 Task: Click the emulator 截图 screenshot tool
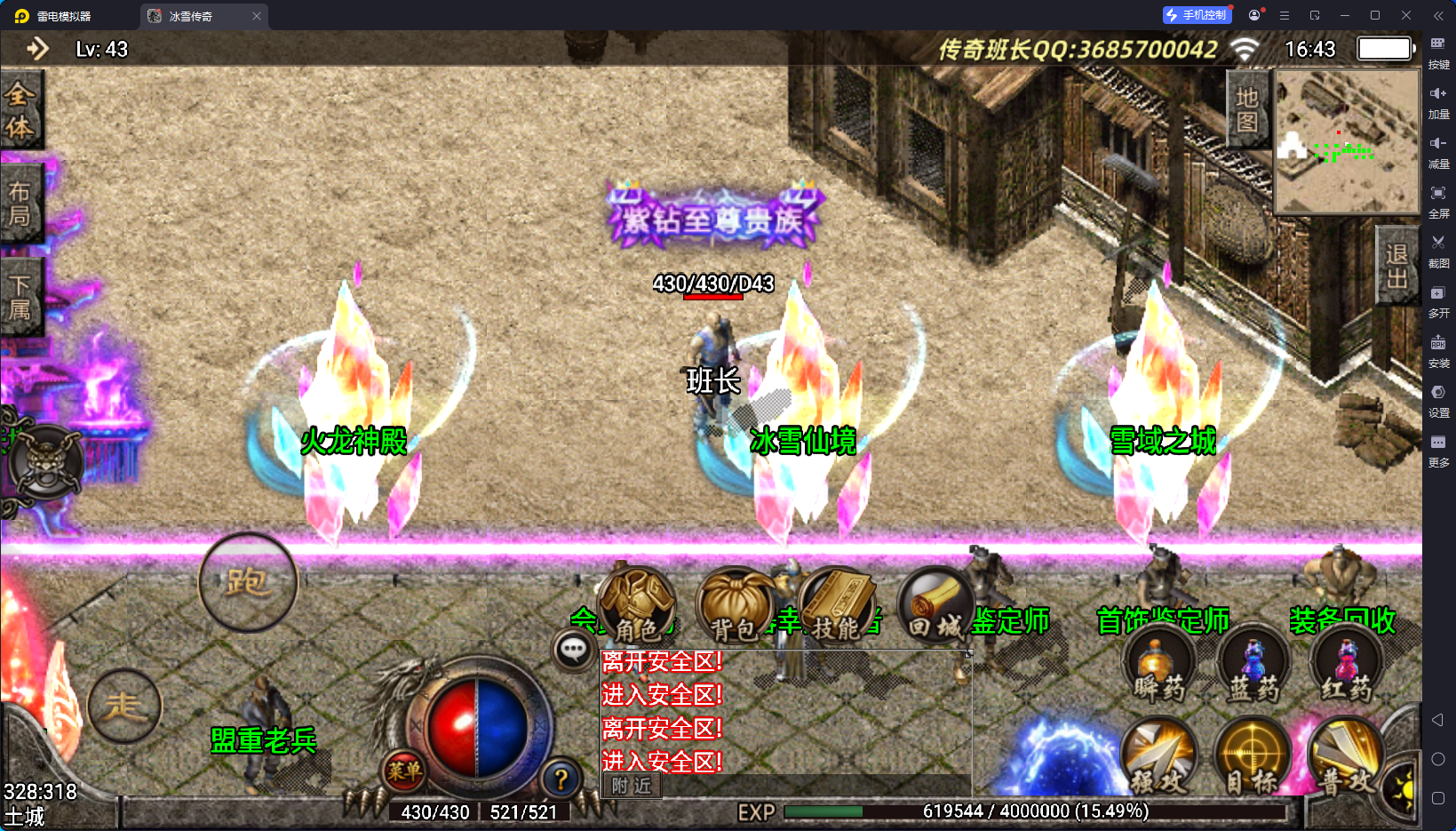point(1438,250)
